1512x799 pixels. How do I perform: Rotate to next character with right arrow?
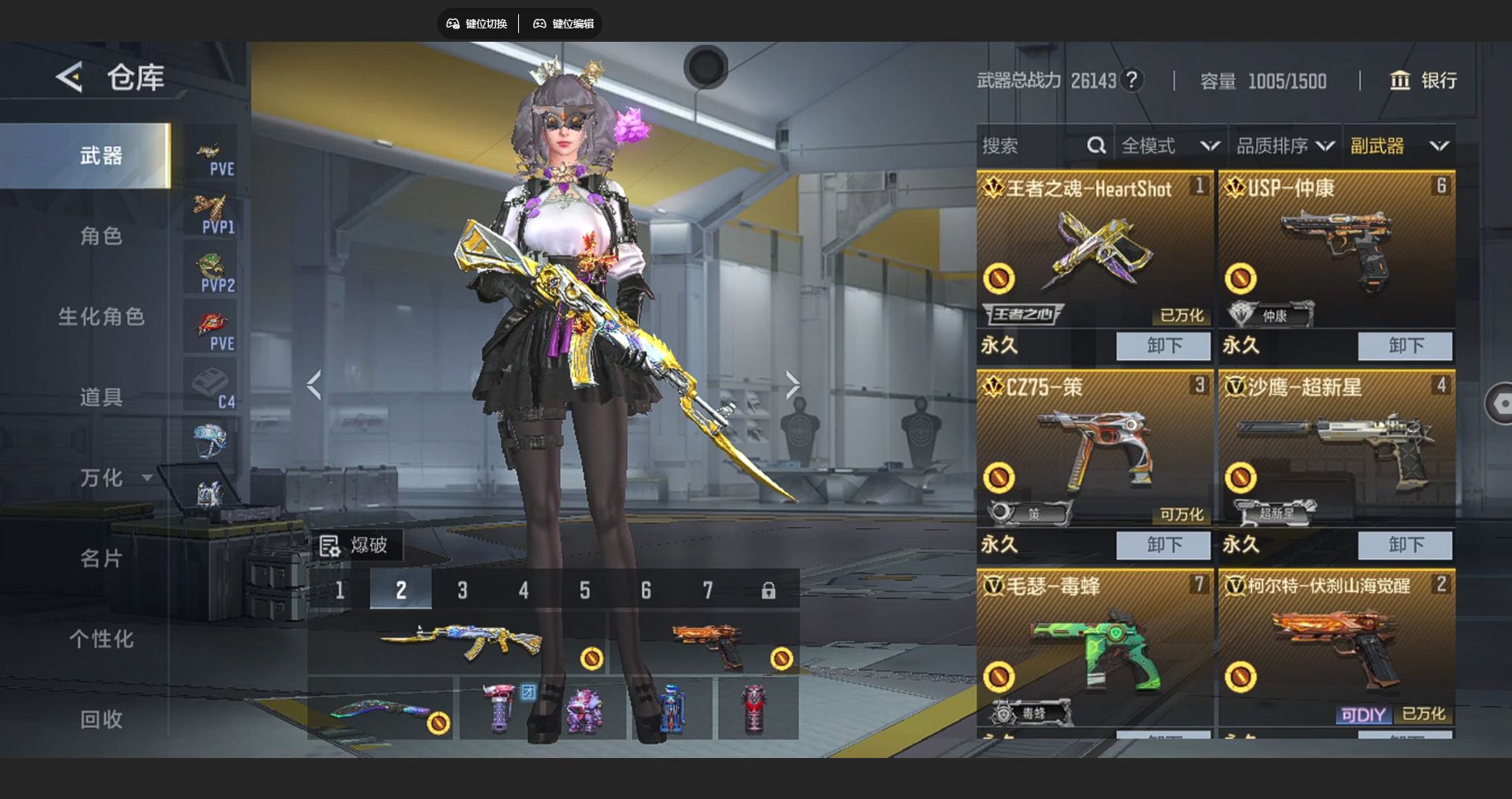click(x=792, y=385)
